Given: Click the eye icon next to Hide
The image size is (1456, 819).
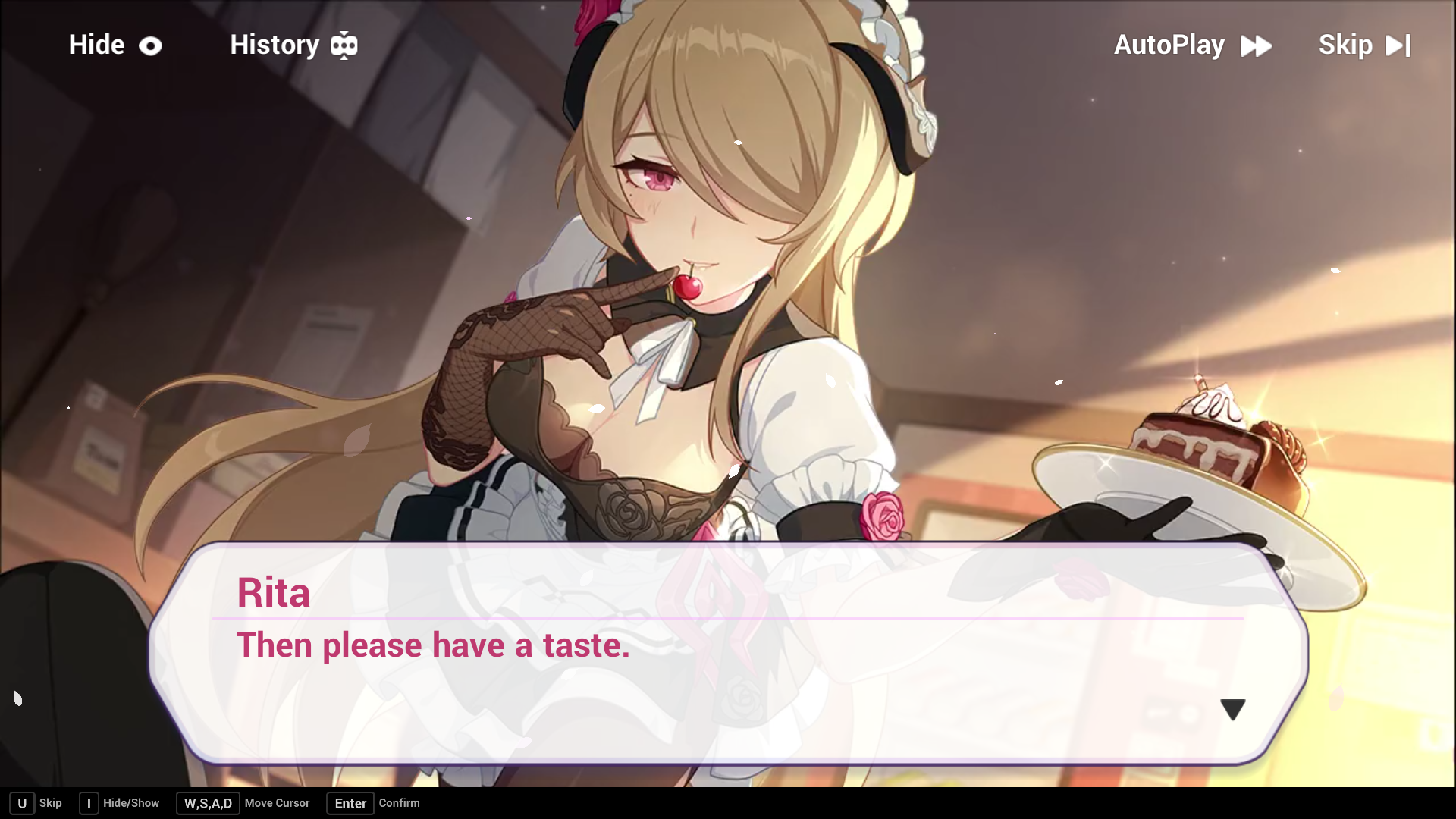Looking at the screenshot, I should pos(150,45).
